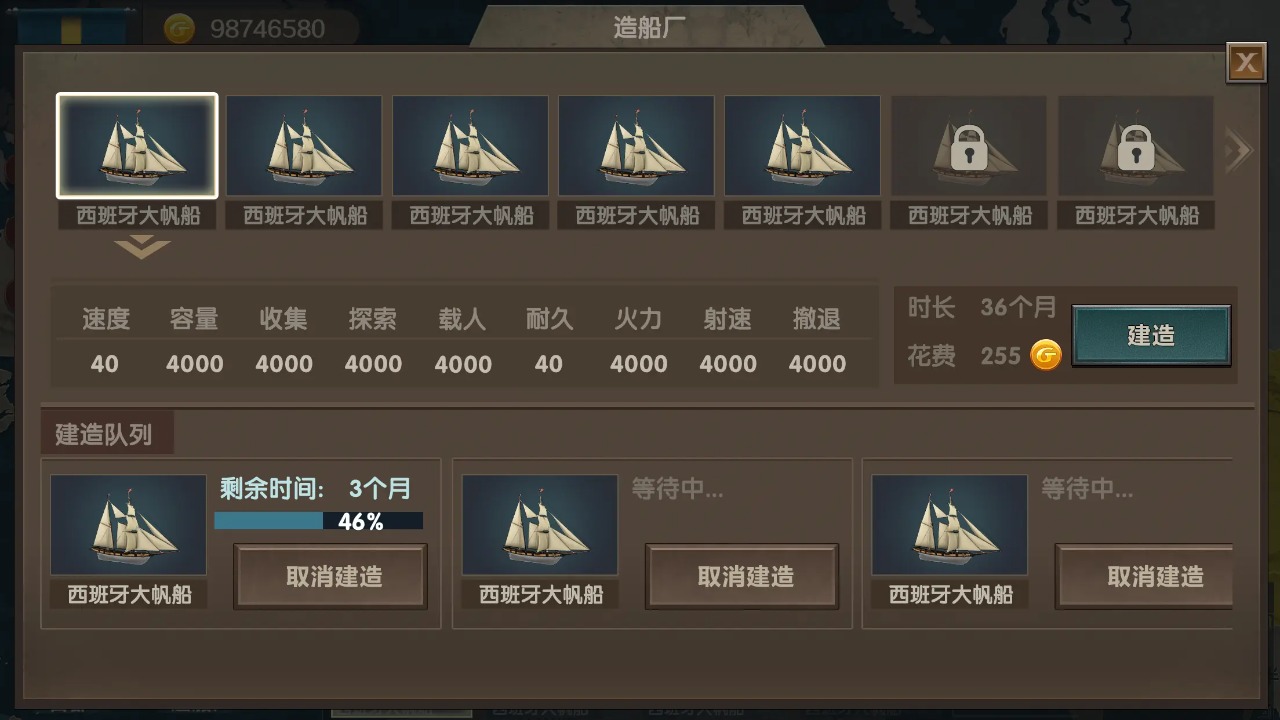Select the fourth Spanish galleon in shipyard list
Image resolution: width=1280 pixels, height=720 pixels.
pos(636,145)
